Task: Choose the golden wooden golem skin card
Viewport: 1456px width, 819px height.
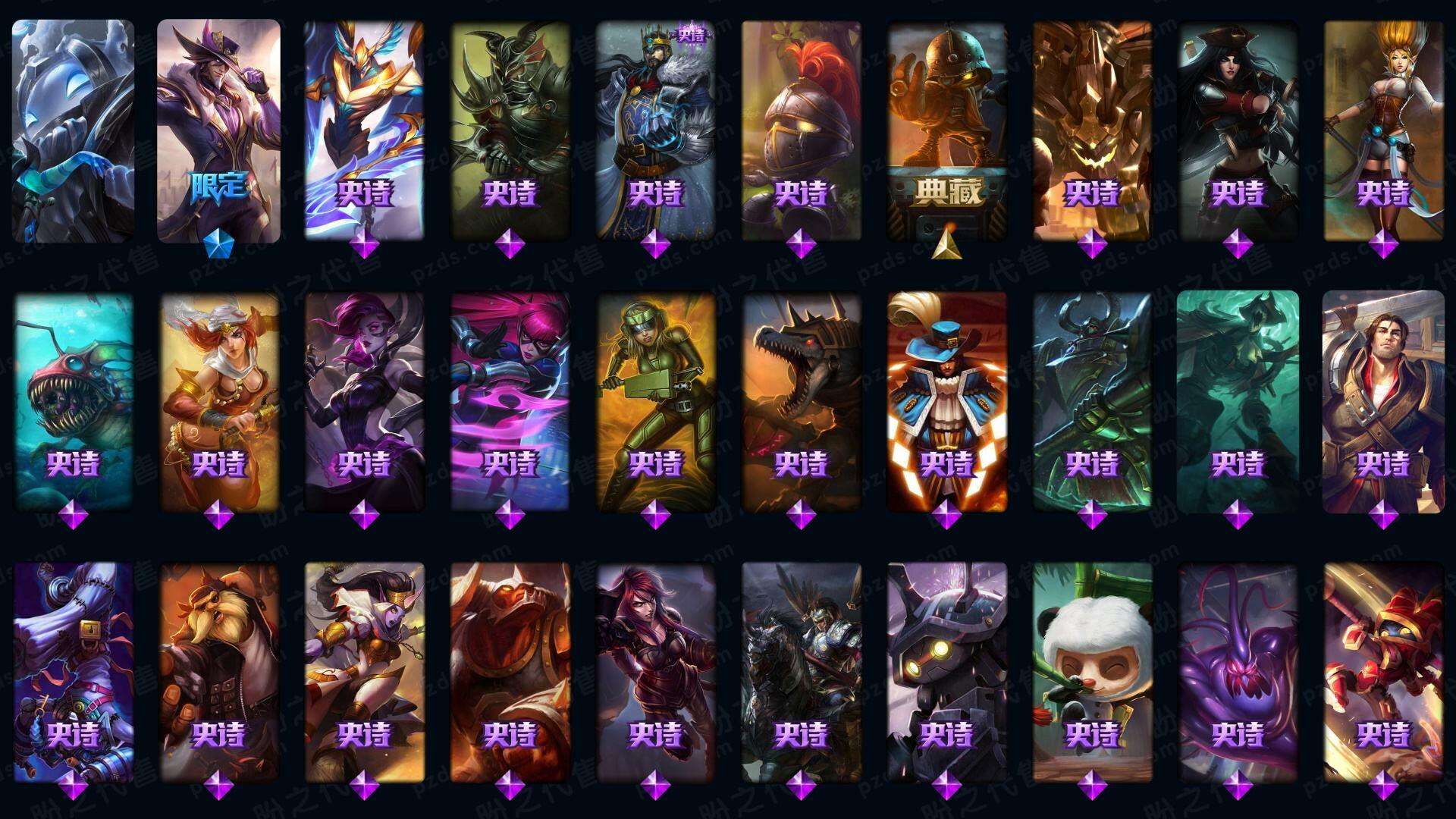Action: click(x=1092, y=129)
